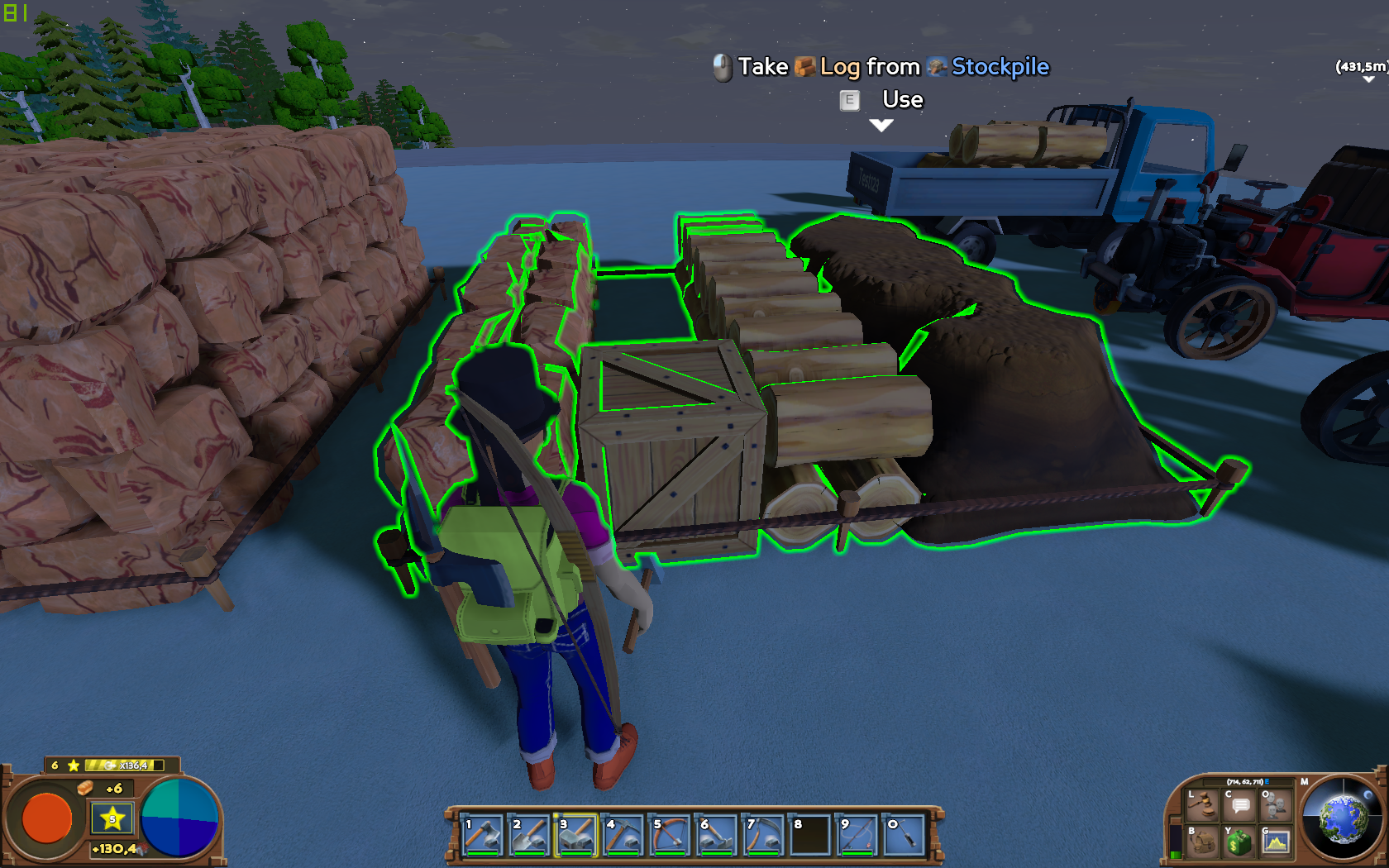Open the economy money bag panel
The width and height of the screenshot is (1389, 868).
tap(1239, 842)
